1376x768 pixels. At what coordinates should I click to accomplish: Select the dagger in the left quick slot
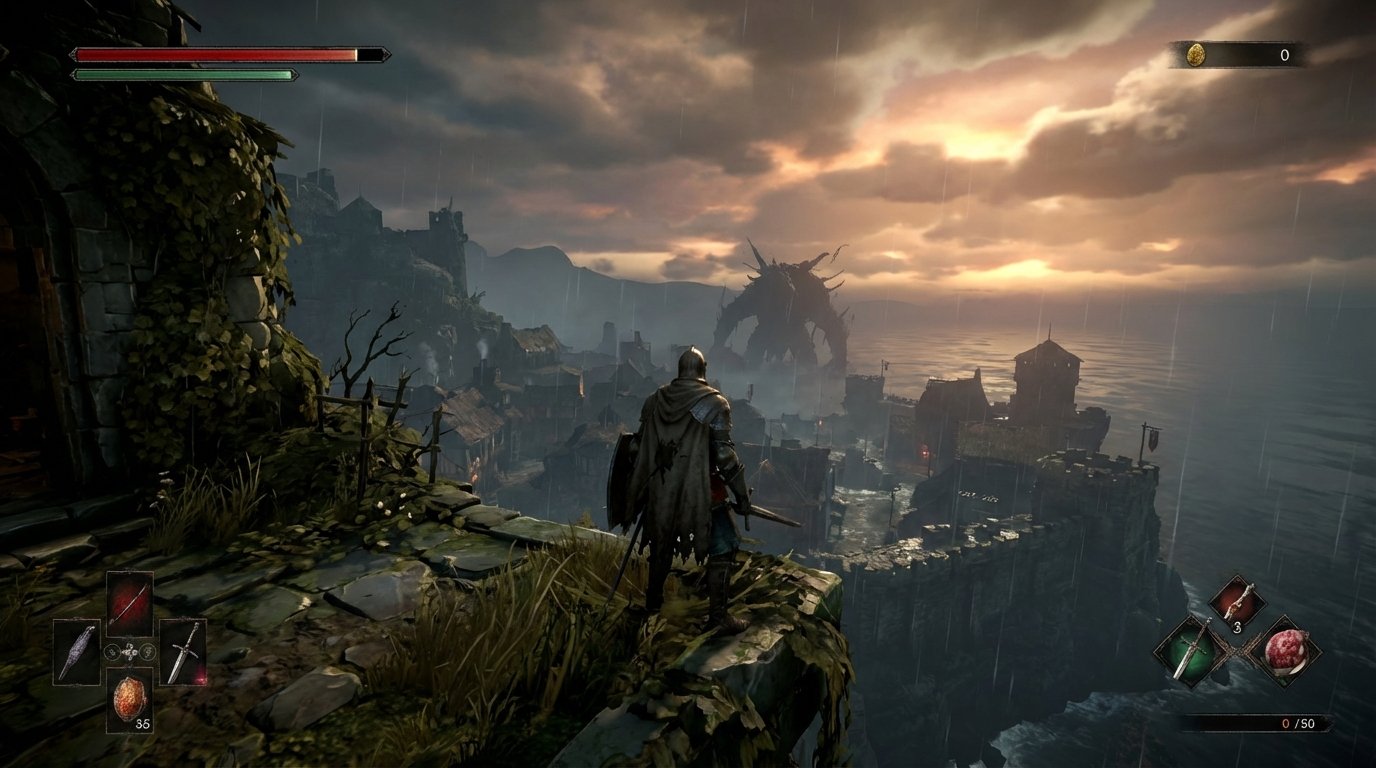point(77,652)
